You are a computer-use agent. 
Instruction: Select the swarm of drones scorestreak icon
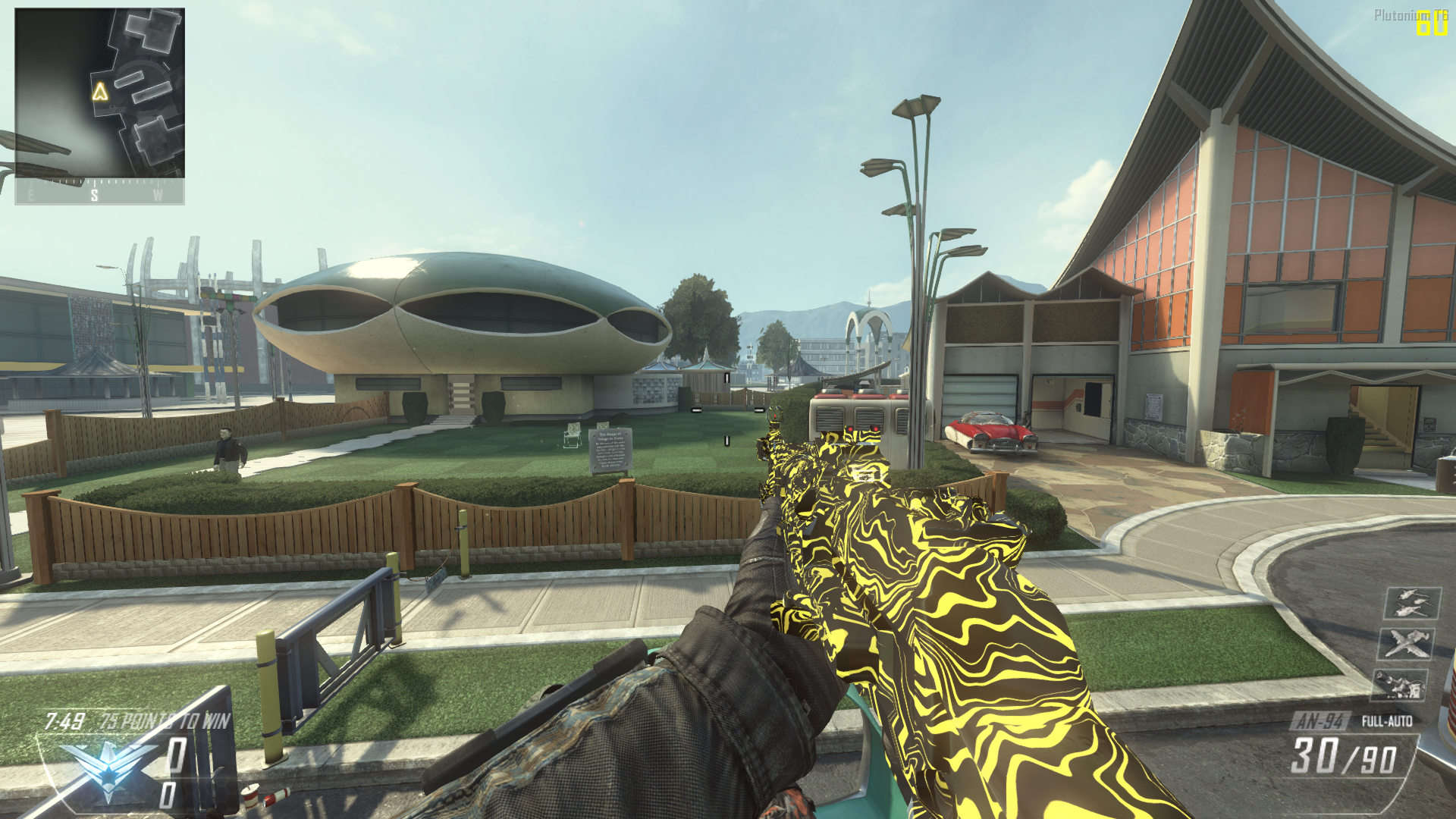point(1411,604)
